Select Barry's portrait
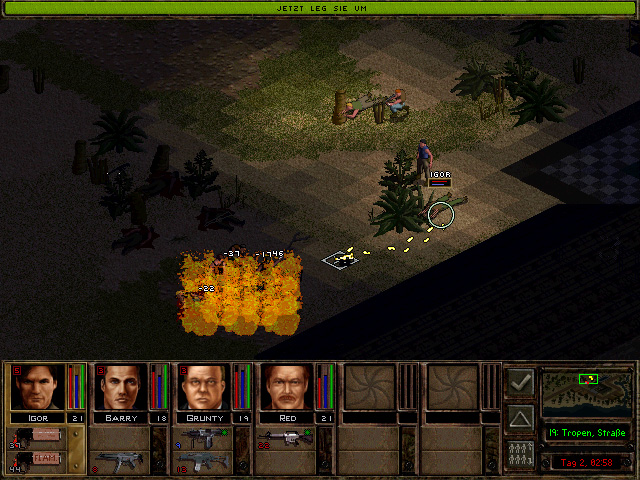The width and height of the screenshot is (640, 480). (121, 387)
